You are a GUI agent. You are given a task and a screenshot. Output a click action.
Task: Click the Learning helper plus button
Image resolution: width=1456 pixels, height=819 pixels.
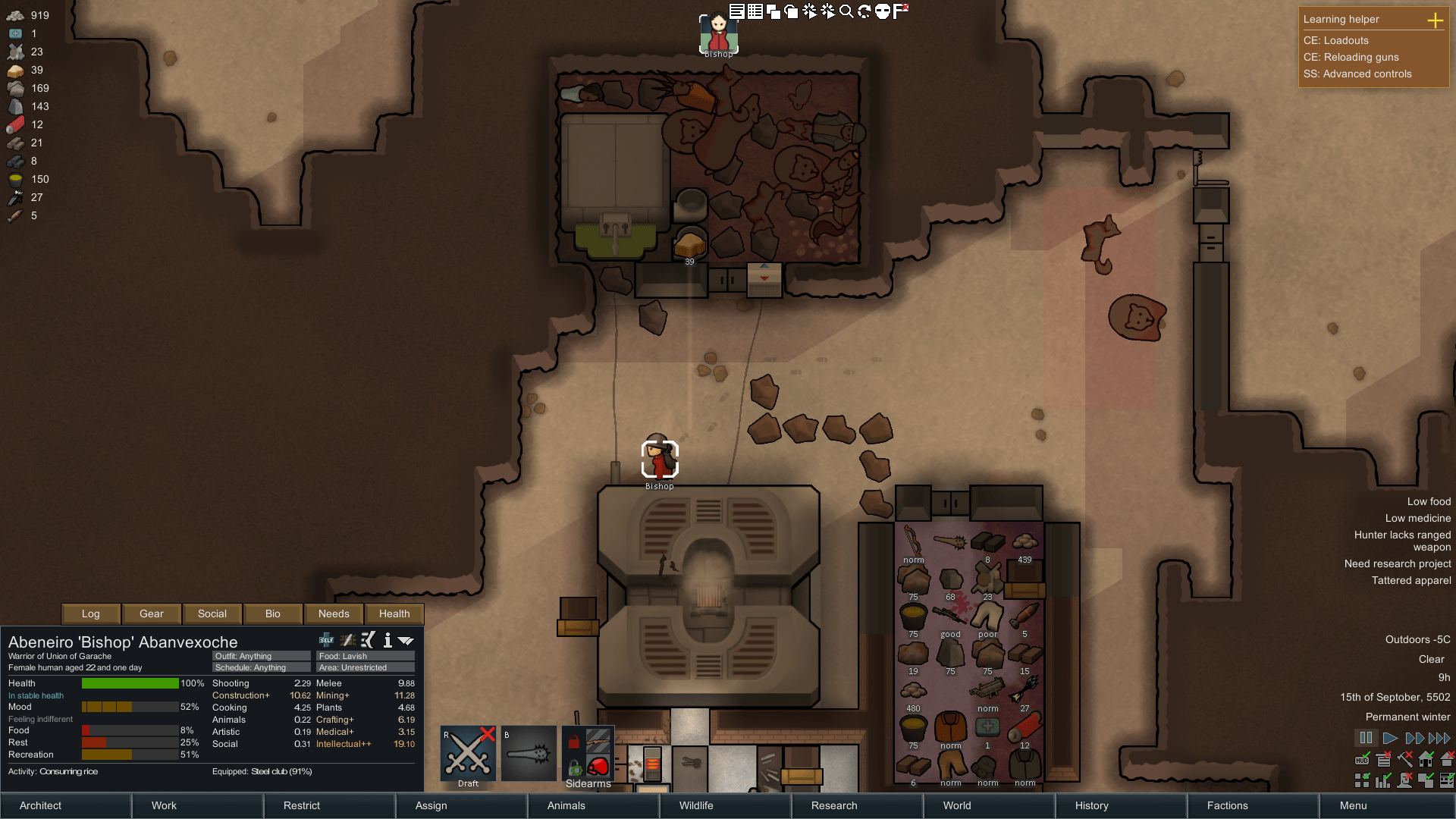[x=1436, y=21]
